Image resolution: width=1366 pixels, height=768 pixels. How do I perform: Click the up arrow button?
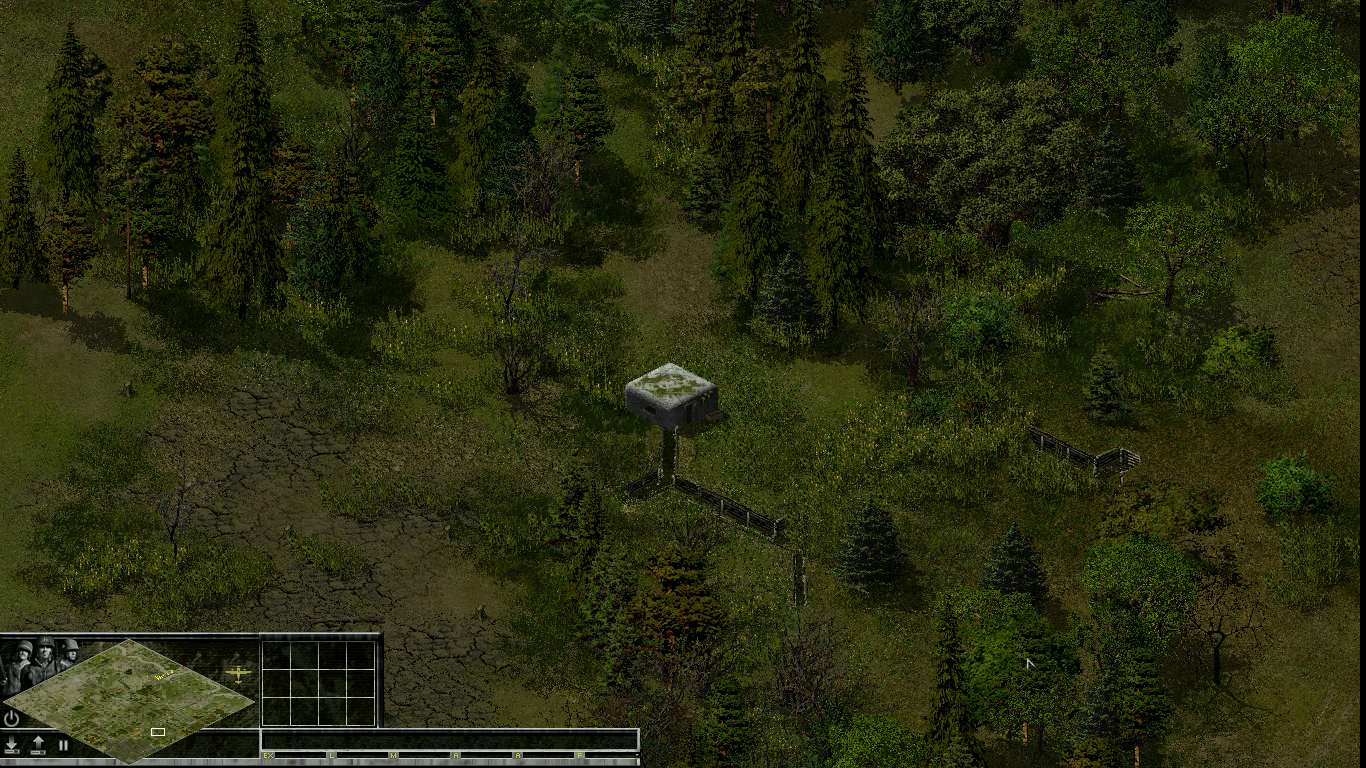tap(38, 745)
